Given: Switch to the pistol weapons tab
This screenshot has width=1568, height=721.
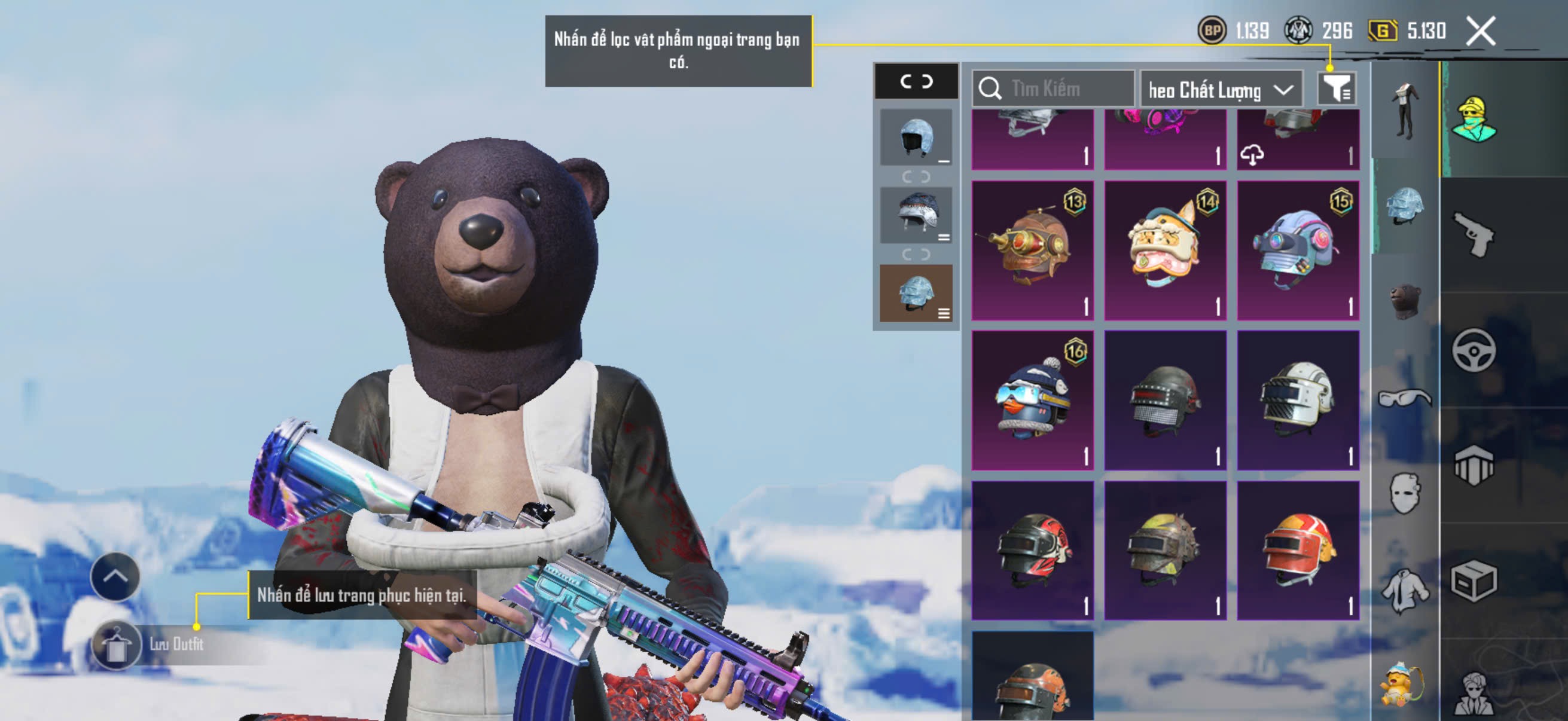Looking at the screenshot, I should [1473, 235].
